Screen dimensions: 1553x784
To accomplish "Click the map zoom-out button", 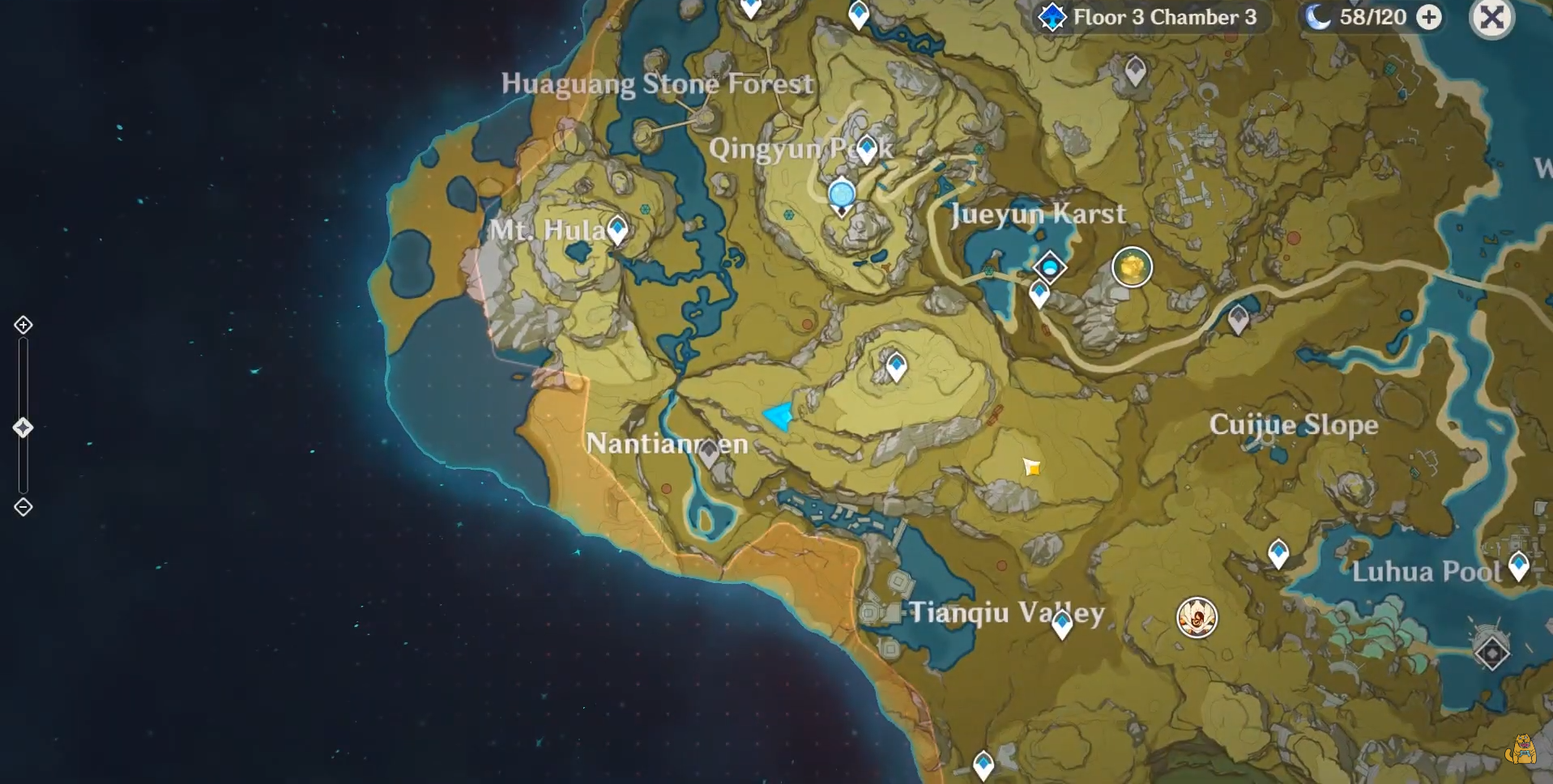I will 23,507.
